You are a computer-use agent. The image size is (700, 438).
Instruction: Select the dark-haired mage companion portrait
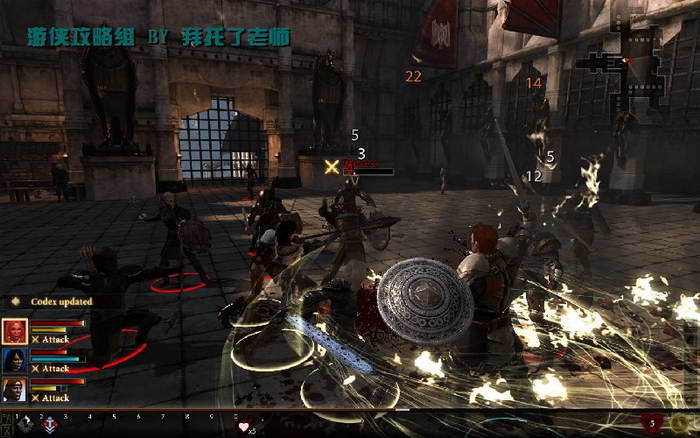[x=15, y=360]
